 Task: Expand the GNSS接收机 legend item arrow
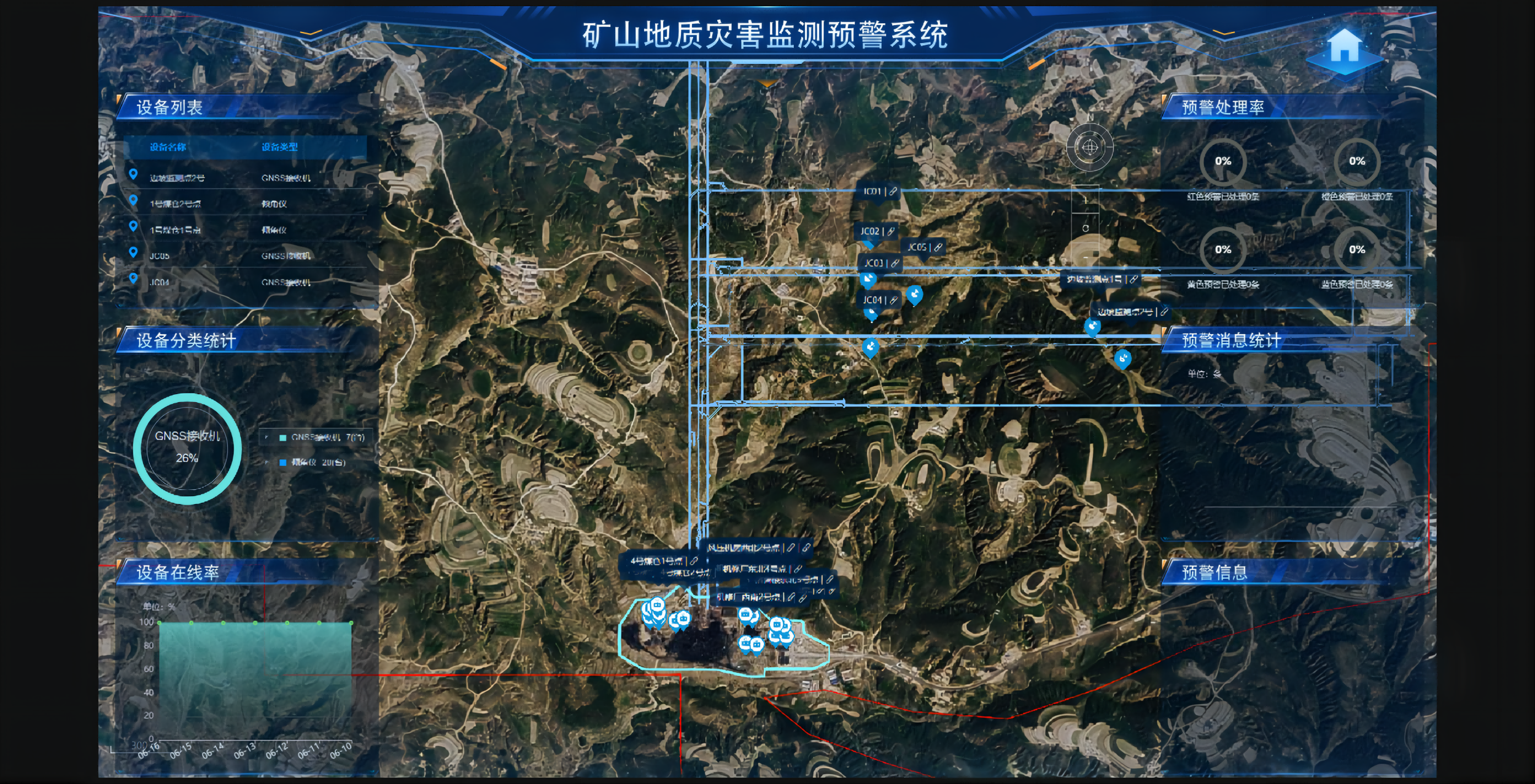[x=266, y=437]
